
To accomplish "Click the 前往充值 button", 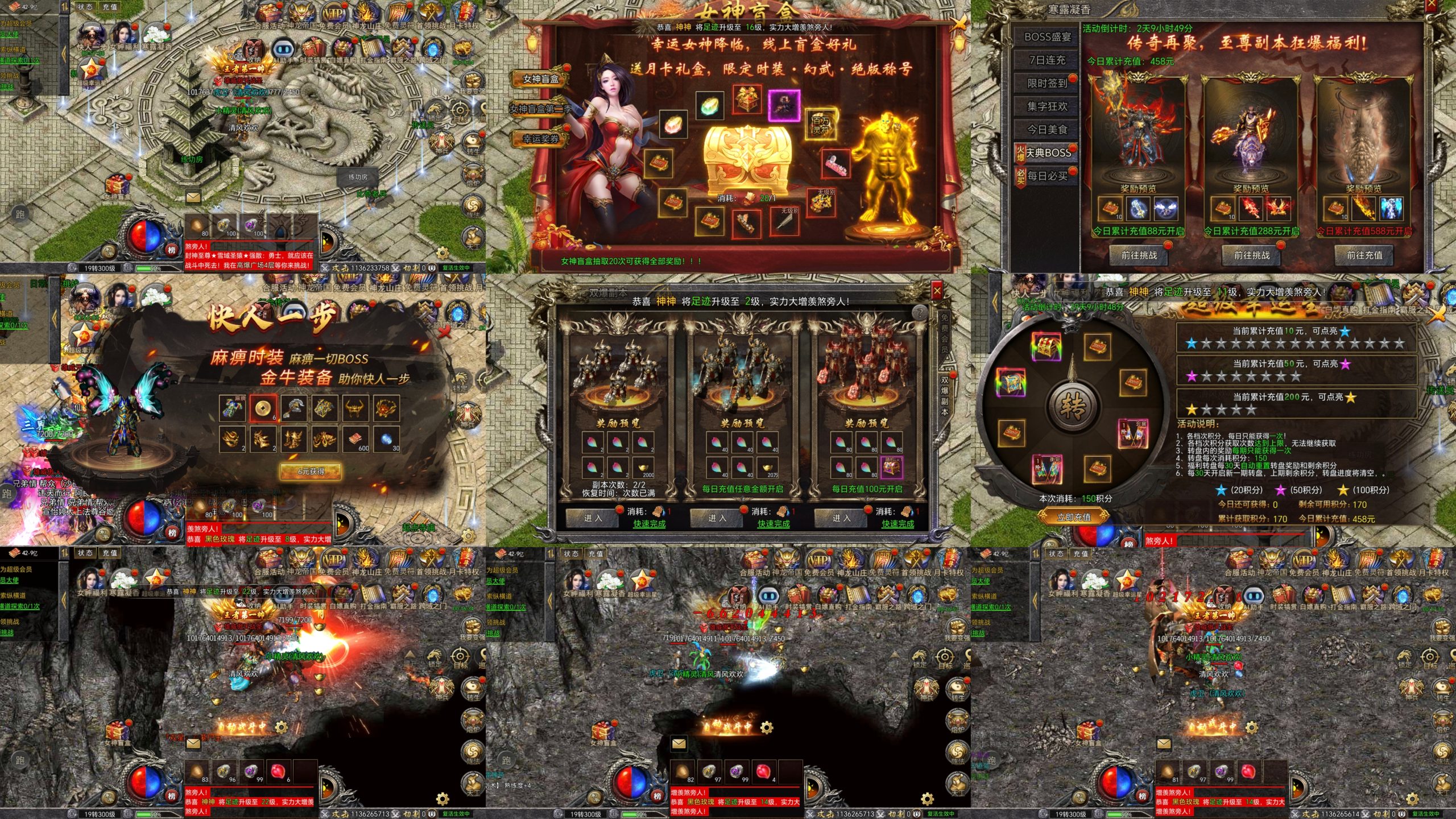I will tap(1364, 255).
